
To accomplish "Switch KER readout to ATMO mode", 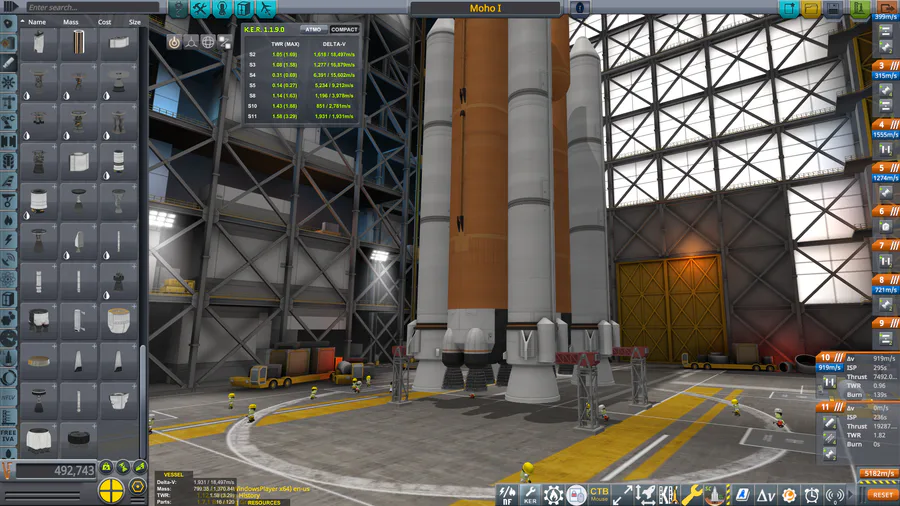I will tap(314, 29).
